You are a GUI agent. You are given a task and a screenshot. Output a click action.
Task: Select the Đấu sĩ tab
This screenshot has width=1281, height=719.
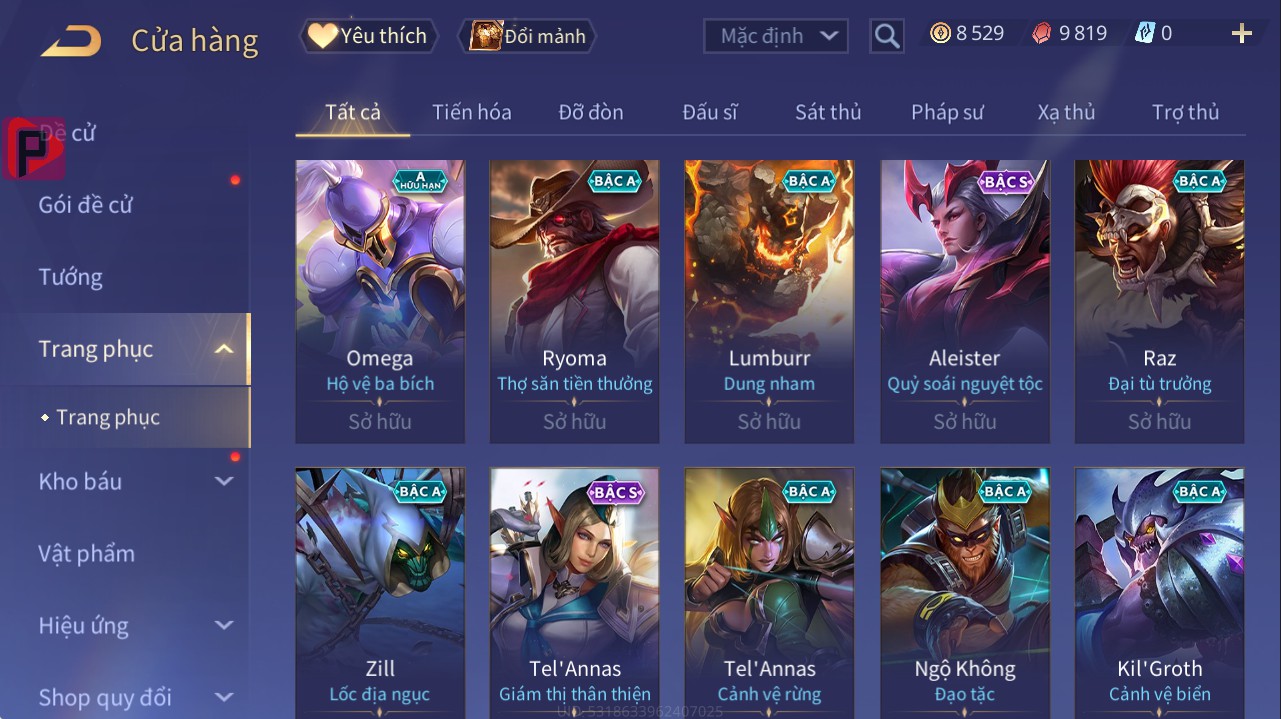[709, 112]
